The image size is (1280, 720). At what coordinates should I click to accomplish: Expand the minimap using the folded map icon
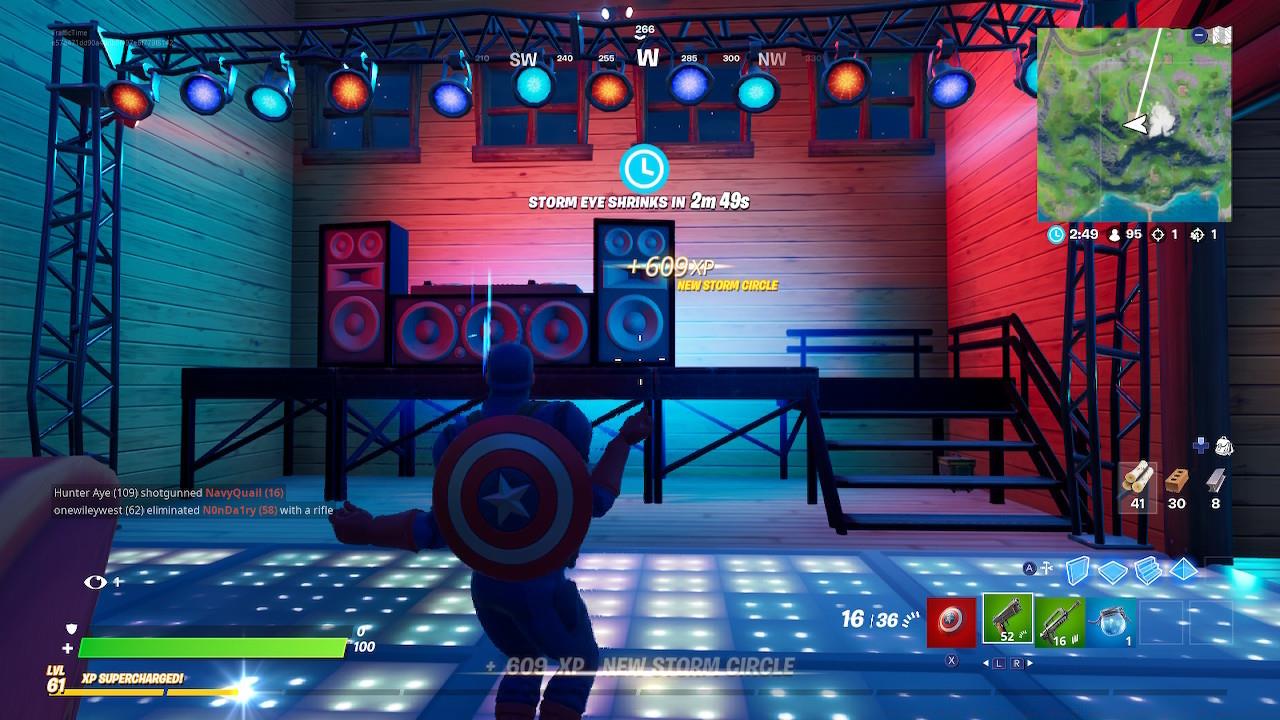[x=1222, y=33]
